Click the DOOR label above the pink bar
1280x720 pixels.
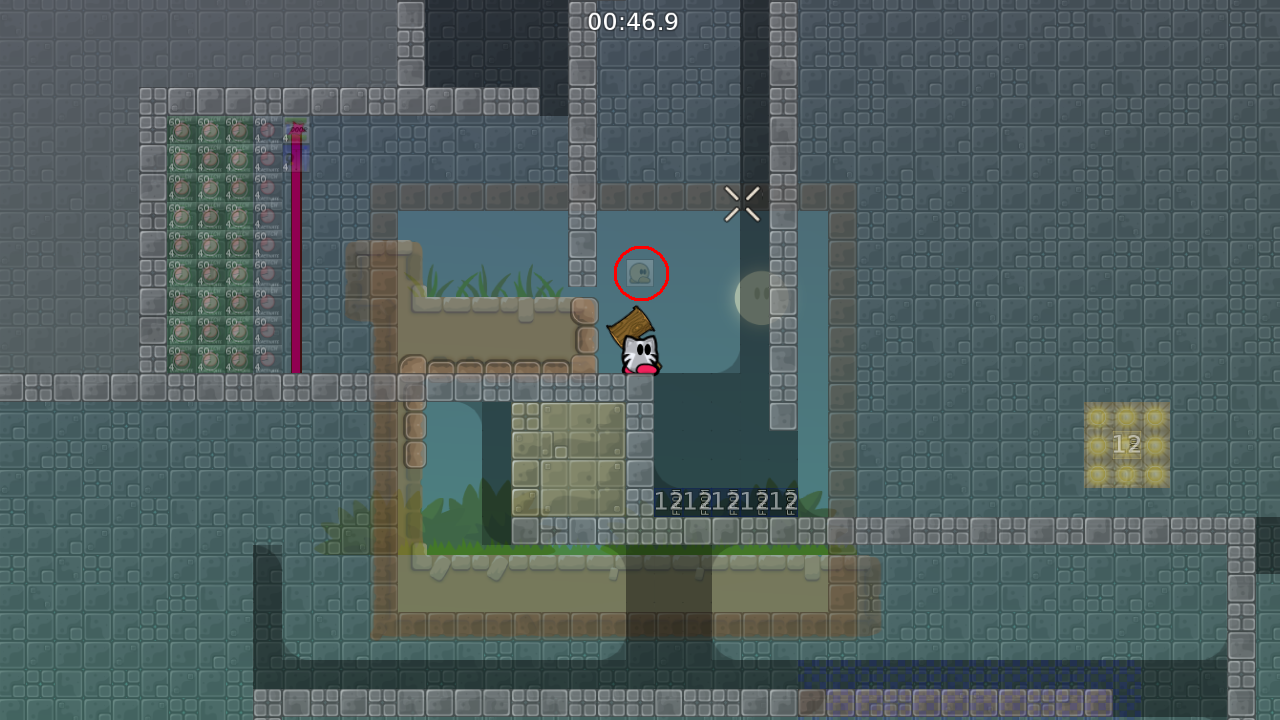(x=296, y=128)
